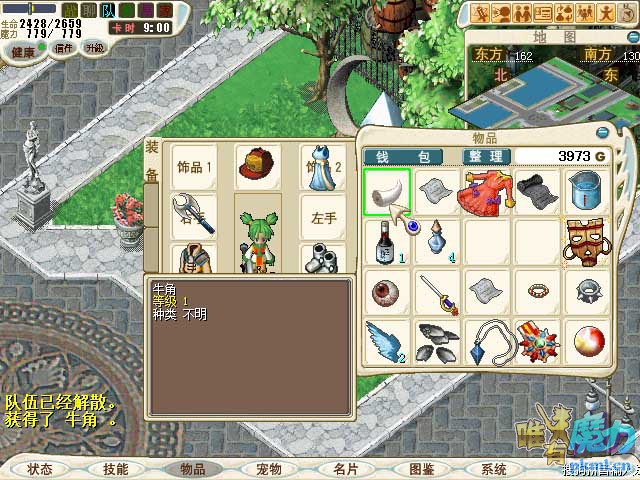Screen dimensions: 640x480
Task: Open the 状态 status menu
Action: [x=41, y=468]
